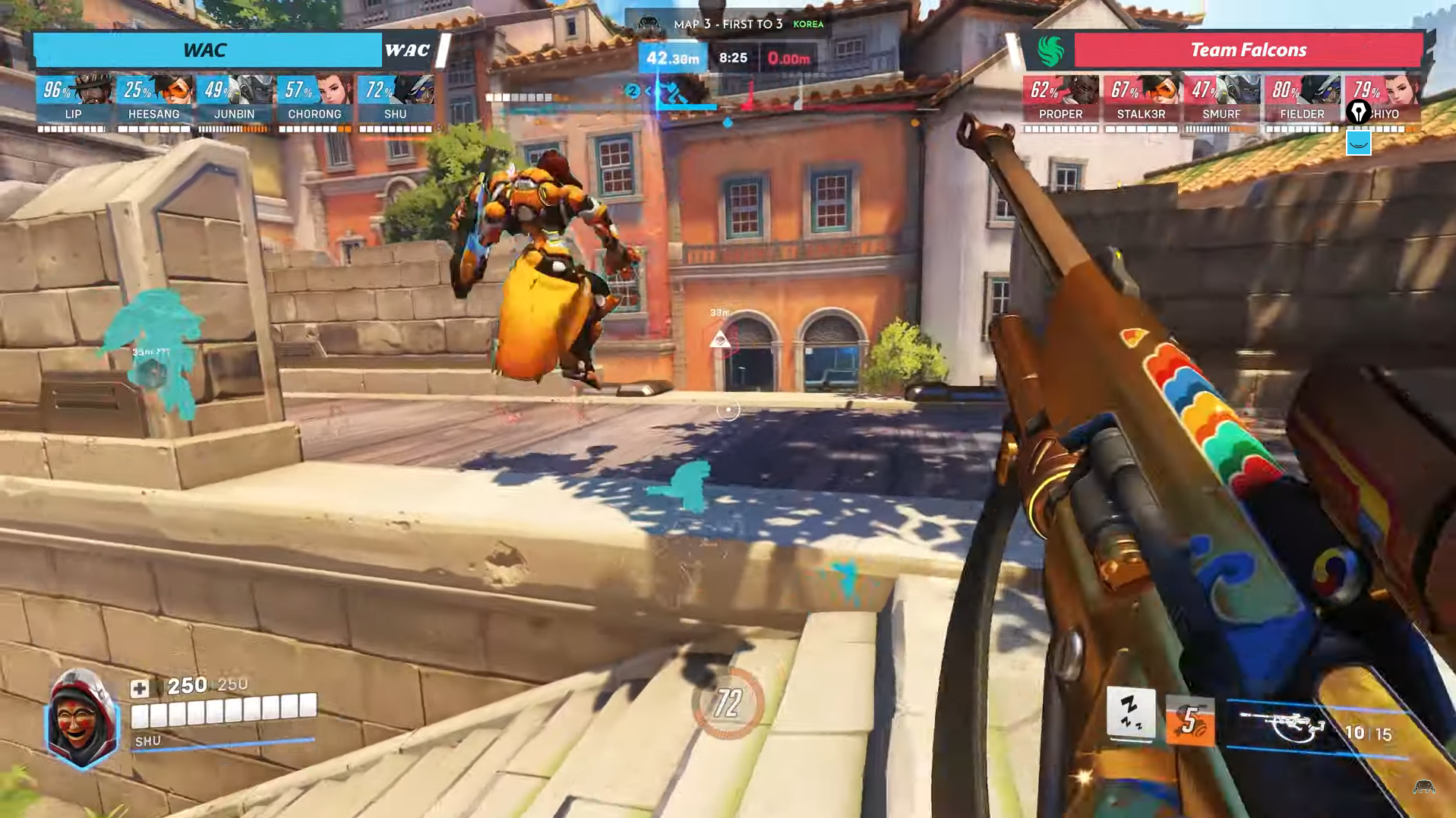Screen dimensions: 1456x818
Task: Spectate SMURF from Team Falcons roster
Action: click(x=1221, y=101)
